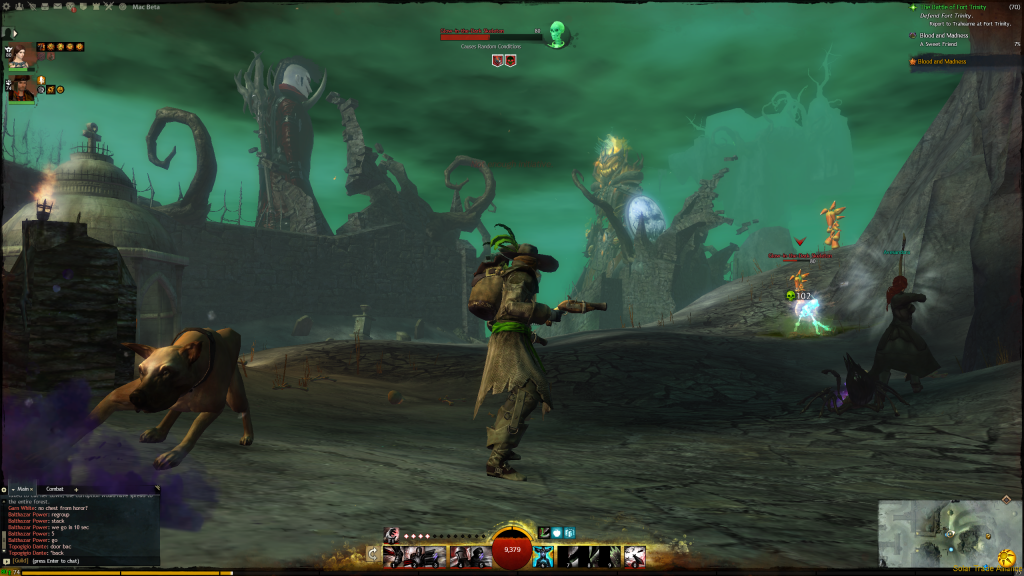Select the female party member portrait

[18, 55]
